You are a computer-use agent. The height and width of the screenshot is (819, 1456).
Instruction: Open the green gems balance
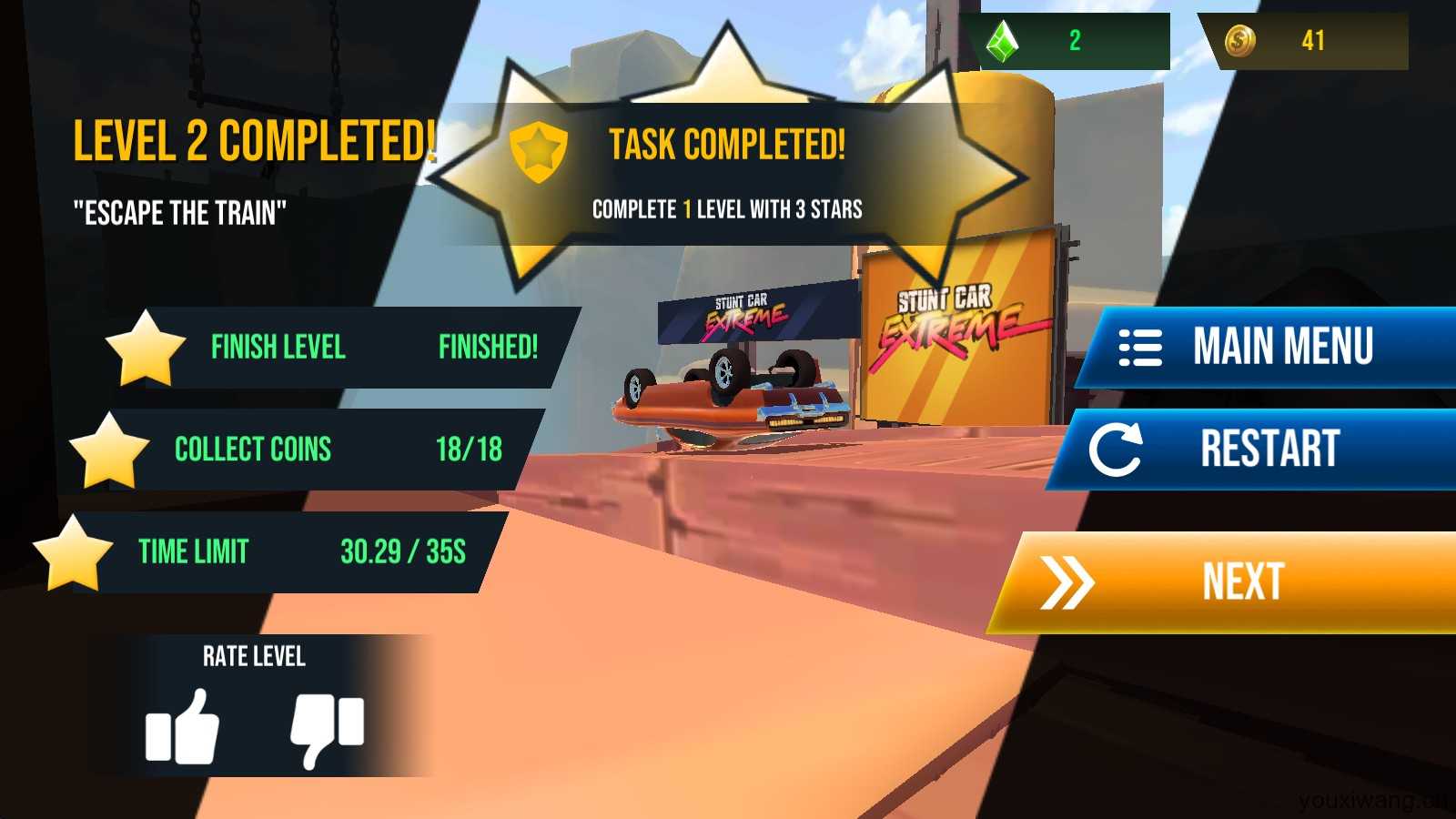(x=1071, y=41)
